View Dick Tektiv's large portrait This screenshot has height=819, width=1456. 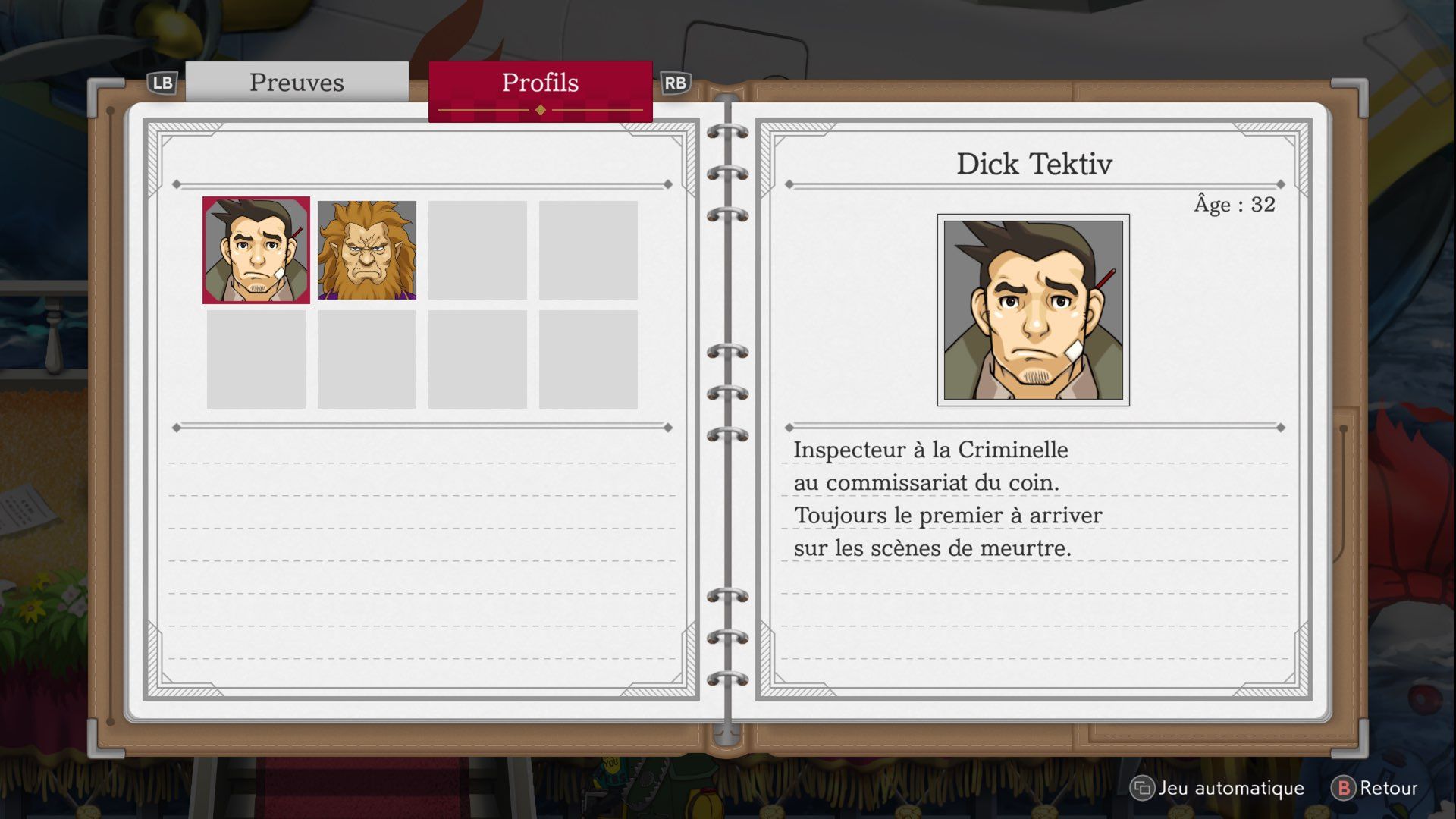click(x=1033, y=310)
